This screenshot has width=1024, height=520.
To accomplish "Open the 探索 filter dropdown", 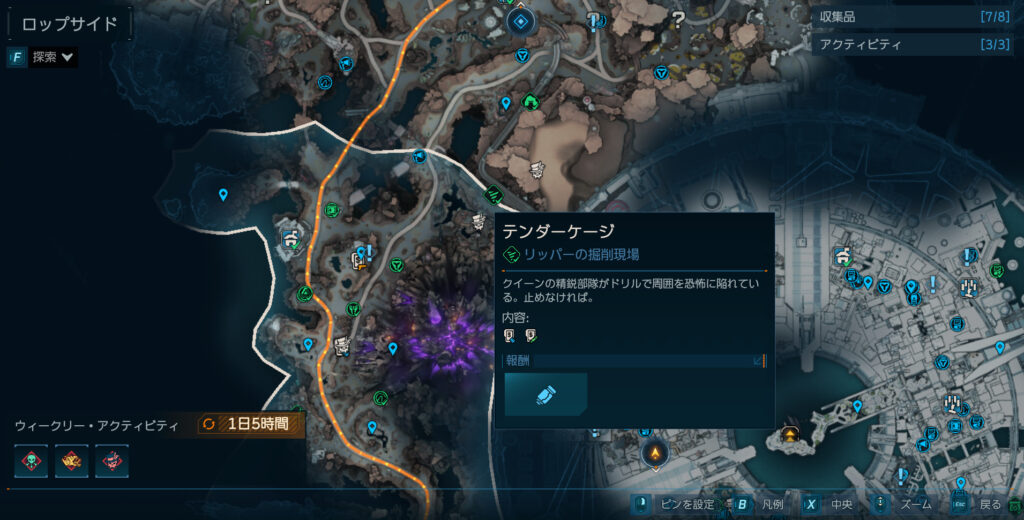I will [x=43, y=57].
